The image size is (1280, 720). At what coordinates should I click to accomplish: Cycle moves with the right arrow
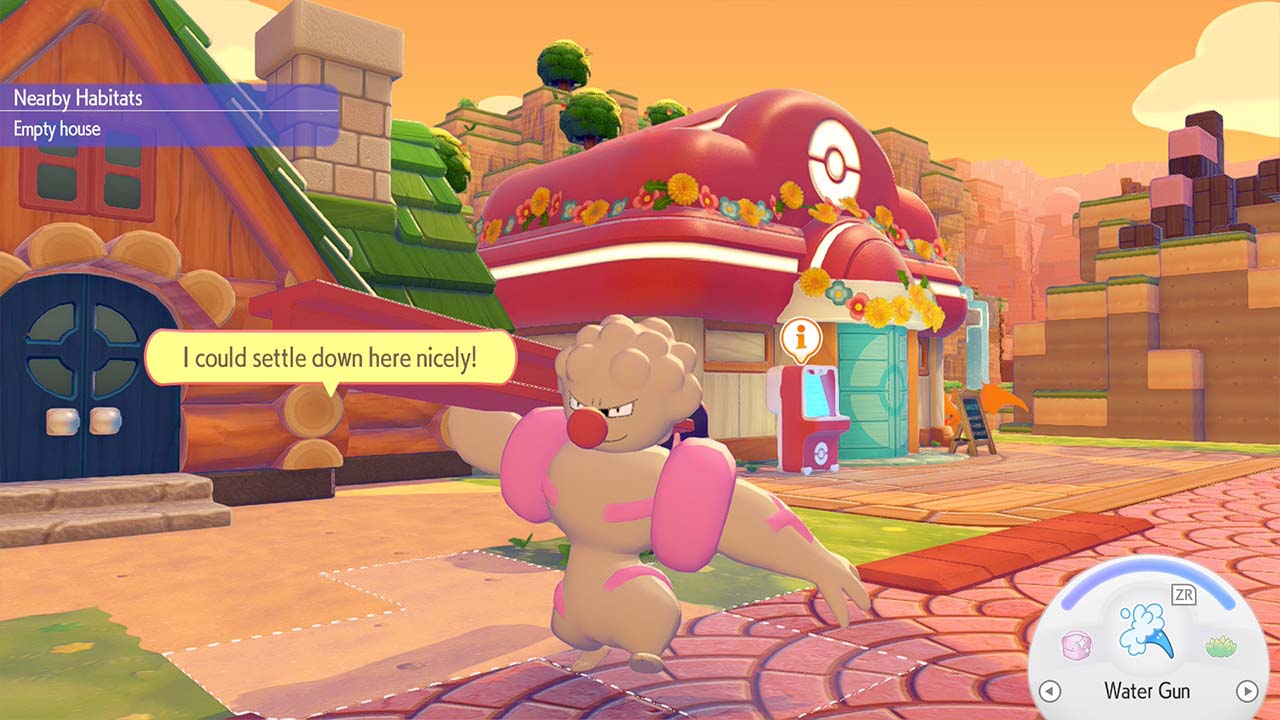[x=1246, y=691]
